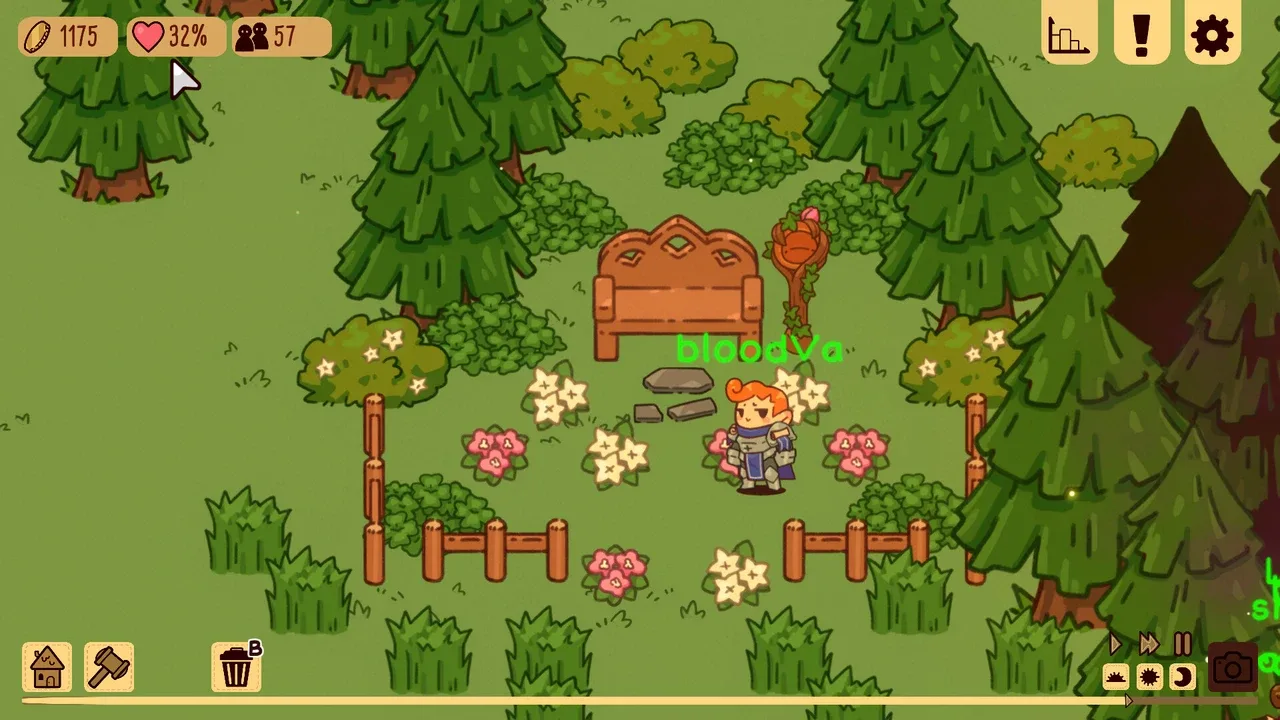
Task: Open the house building menu
Action: (x=47, y=667)
